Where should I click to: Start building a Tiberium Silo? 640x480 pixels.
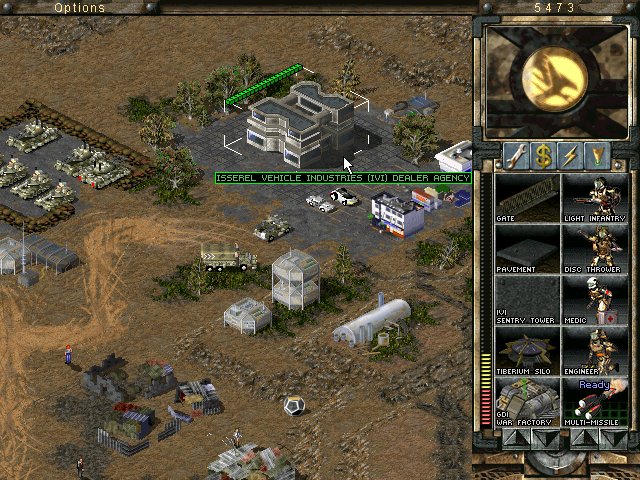tap(527, 350)
